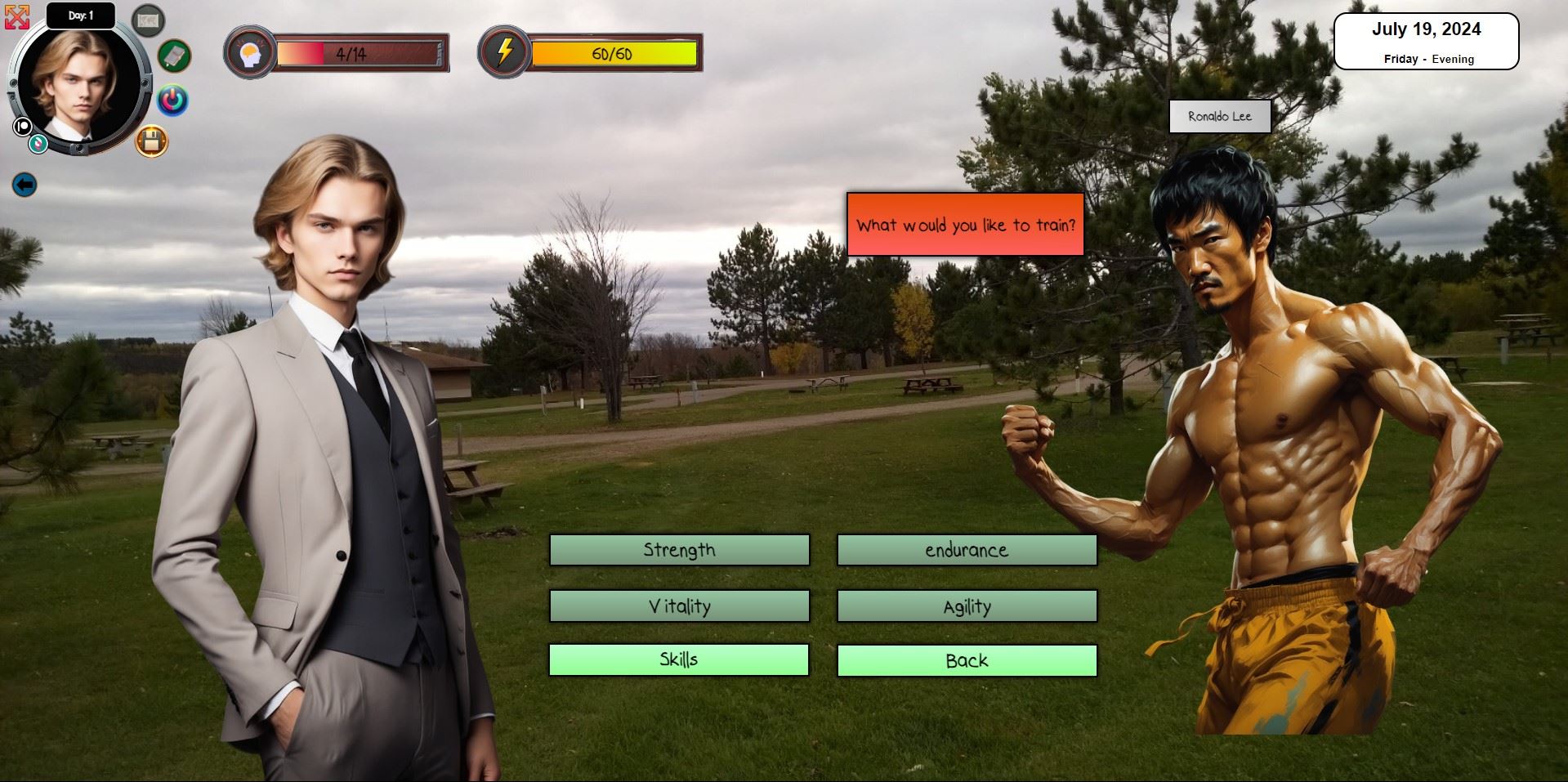Click the teal round icon below the Patreon logo
This screenshot has width=1568, height=782.
point(38,145)
